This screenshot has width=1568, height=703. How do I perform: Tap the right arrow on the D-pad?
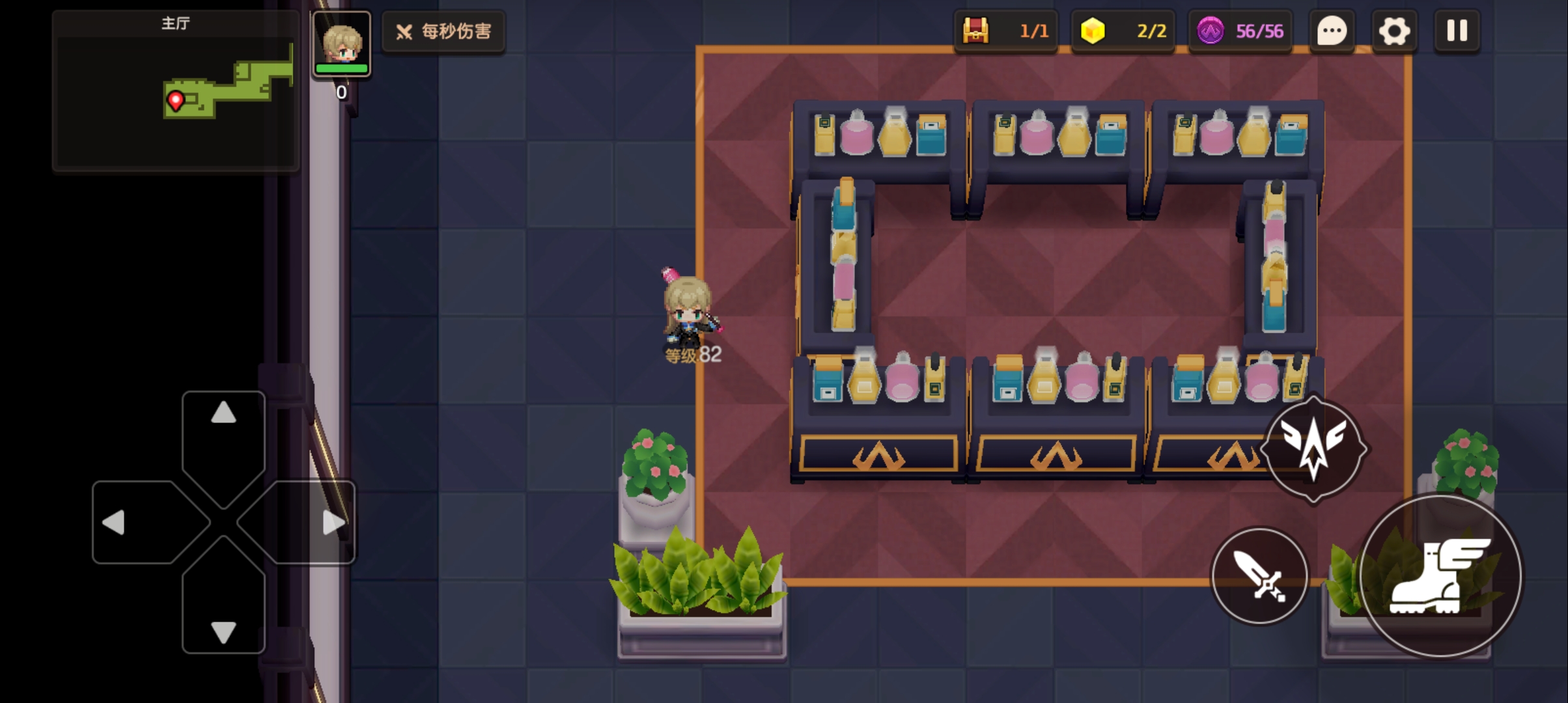[333, 523]
